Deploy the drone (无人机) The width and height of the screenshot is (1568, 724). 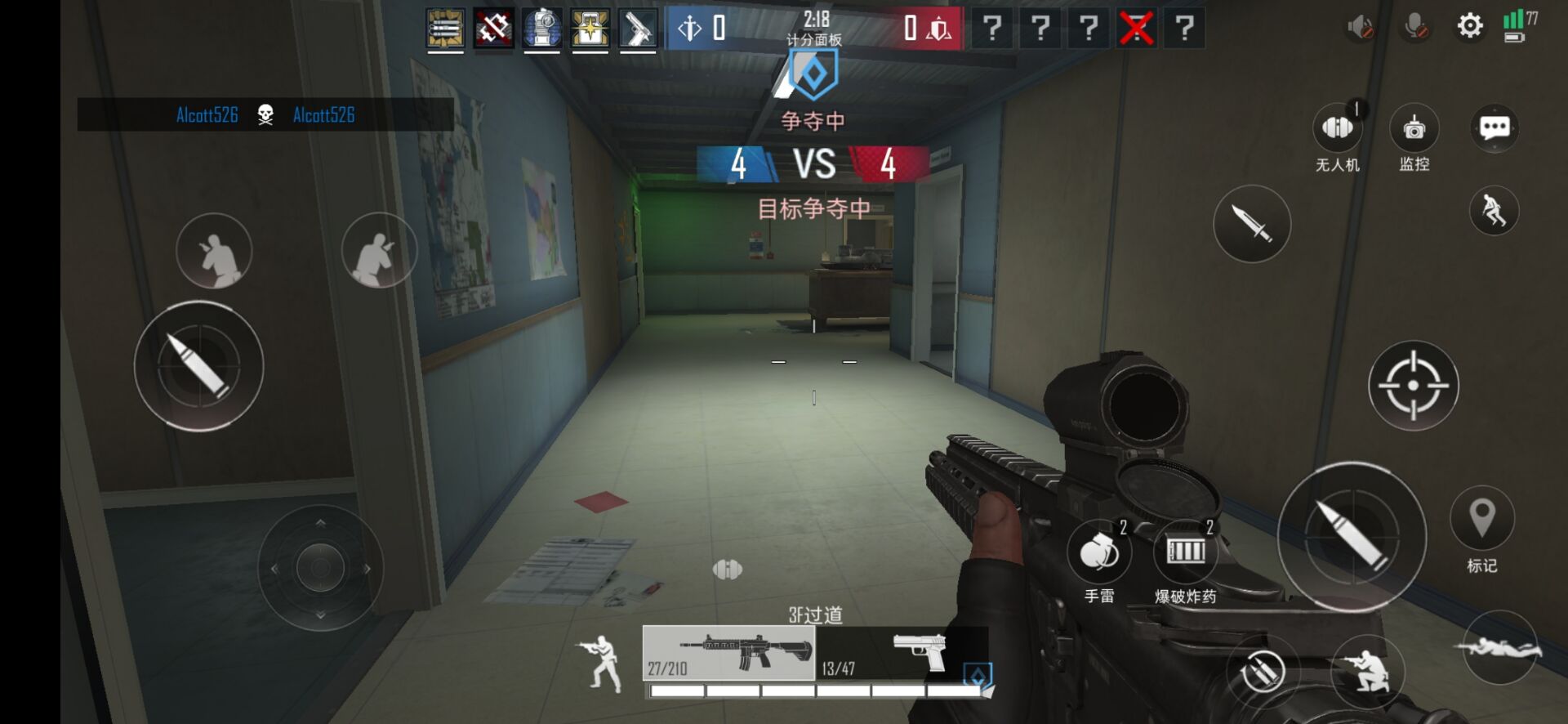click(x=1337, y=128)
